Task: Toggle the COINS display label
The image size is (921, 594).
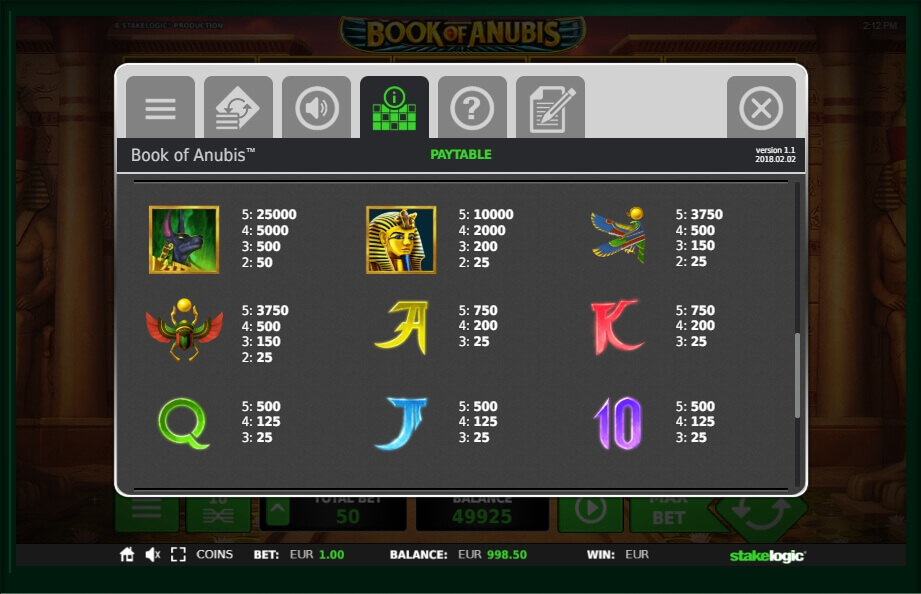Action: 214,555
